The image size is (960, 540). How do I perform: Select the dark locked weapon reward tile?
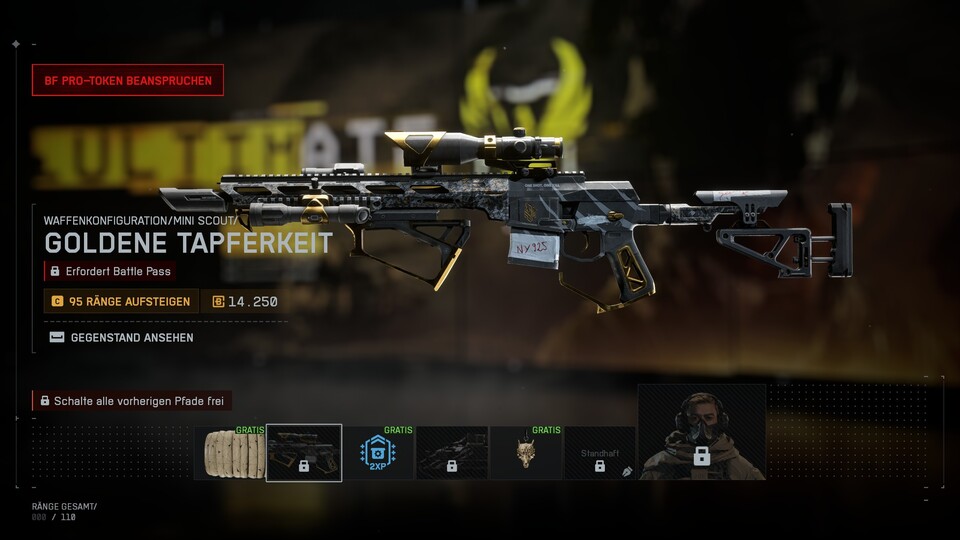tap(452, 453)
